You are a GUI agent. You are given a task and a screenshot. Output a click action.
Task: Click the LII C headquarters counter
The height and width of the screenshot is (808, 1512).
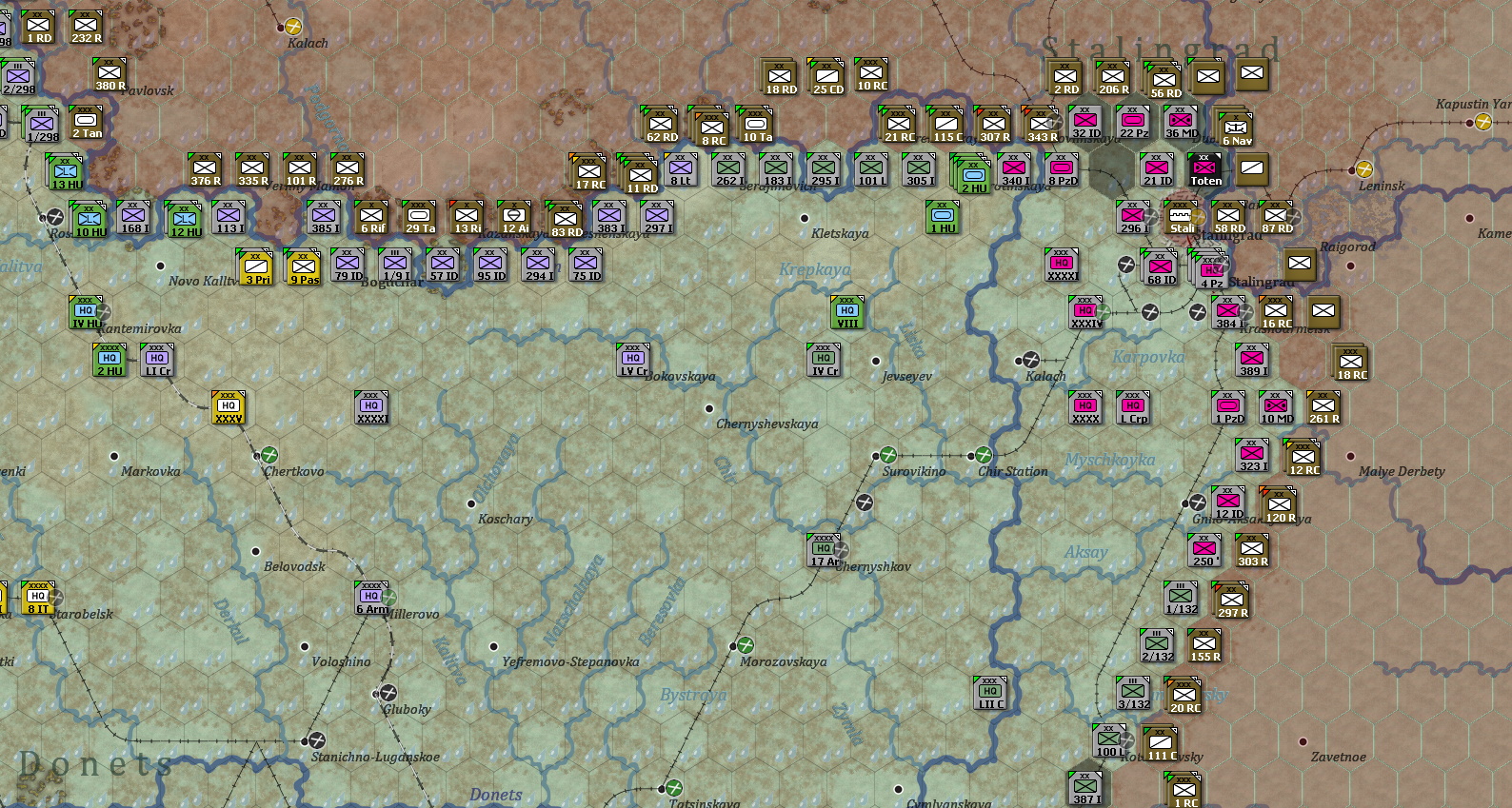988,691
